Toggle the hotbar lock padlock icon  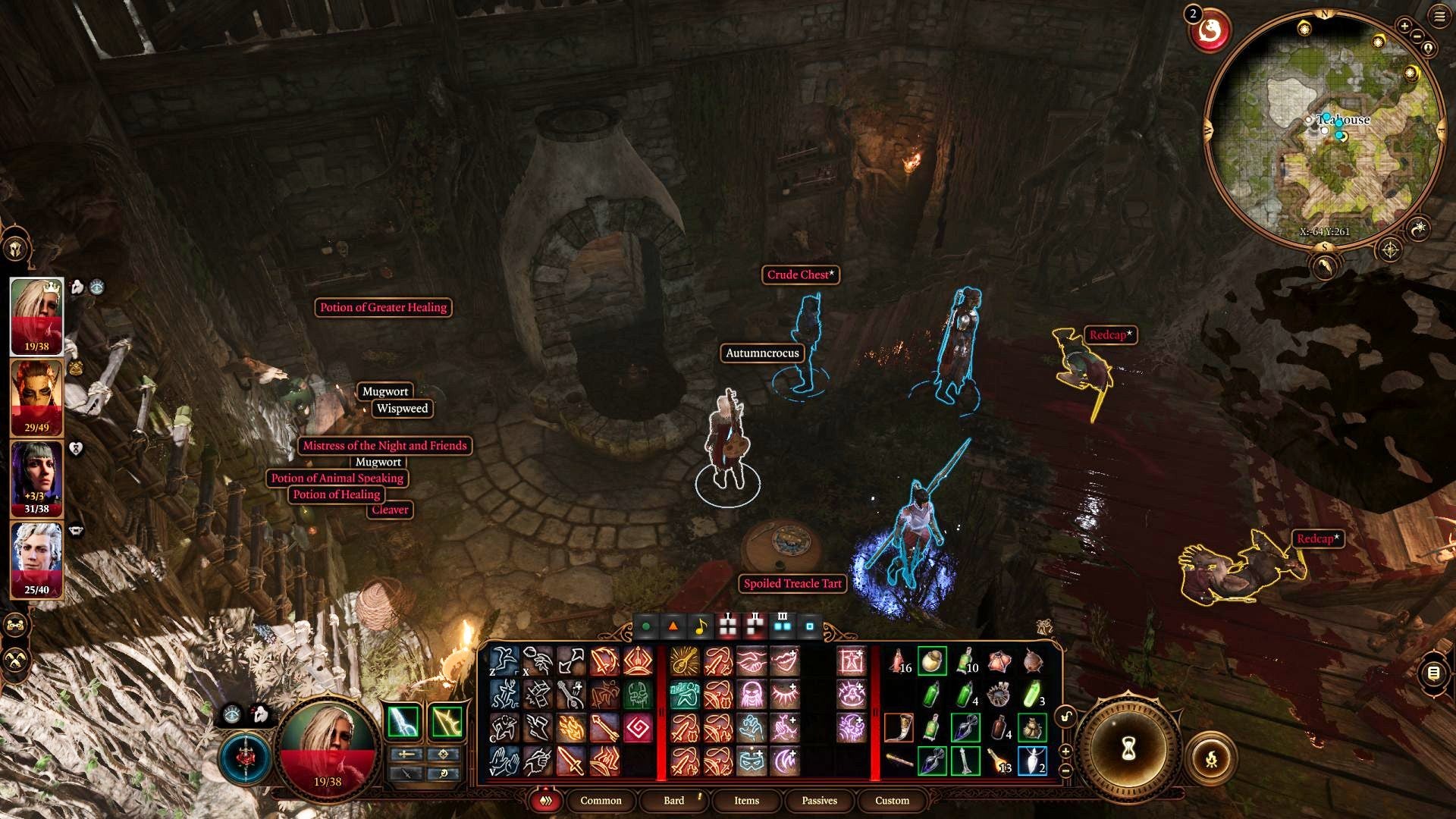click(1066, 717)
